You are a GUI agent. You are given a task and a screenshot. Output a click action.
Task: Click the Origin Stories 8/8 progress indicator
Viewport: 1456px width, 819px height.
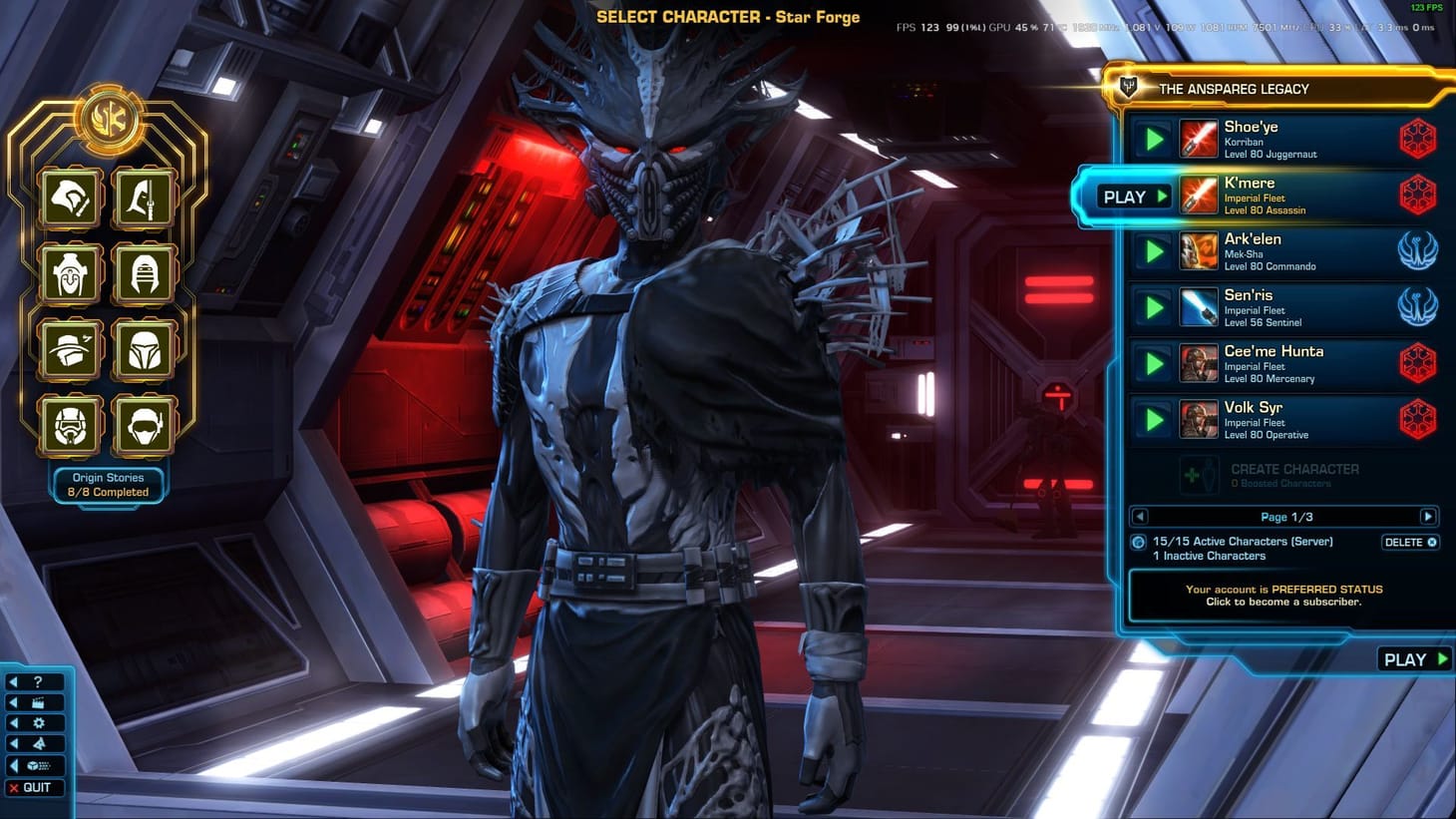(108, 485)
